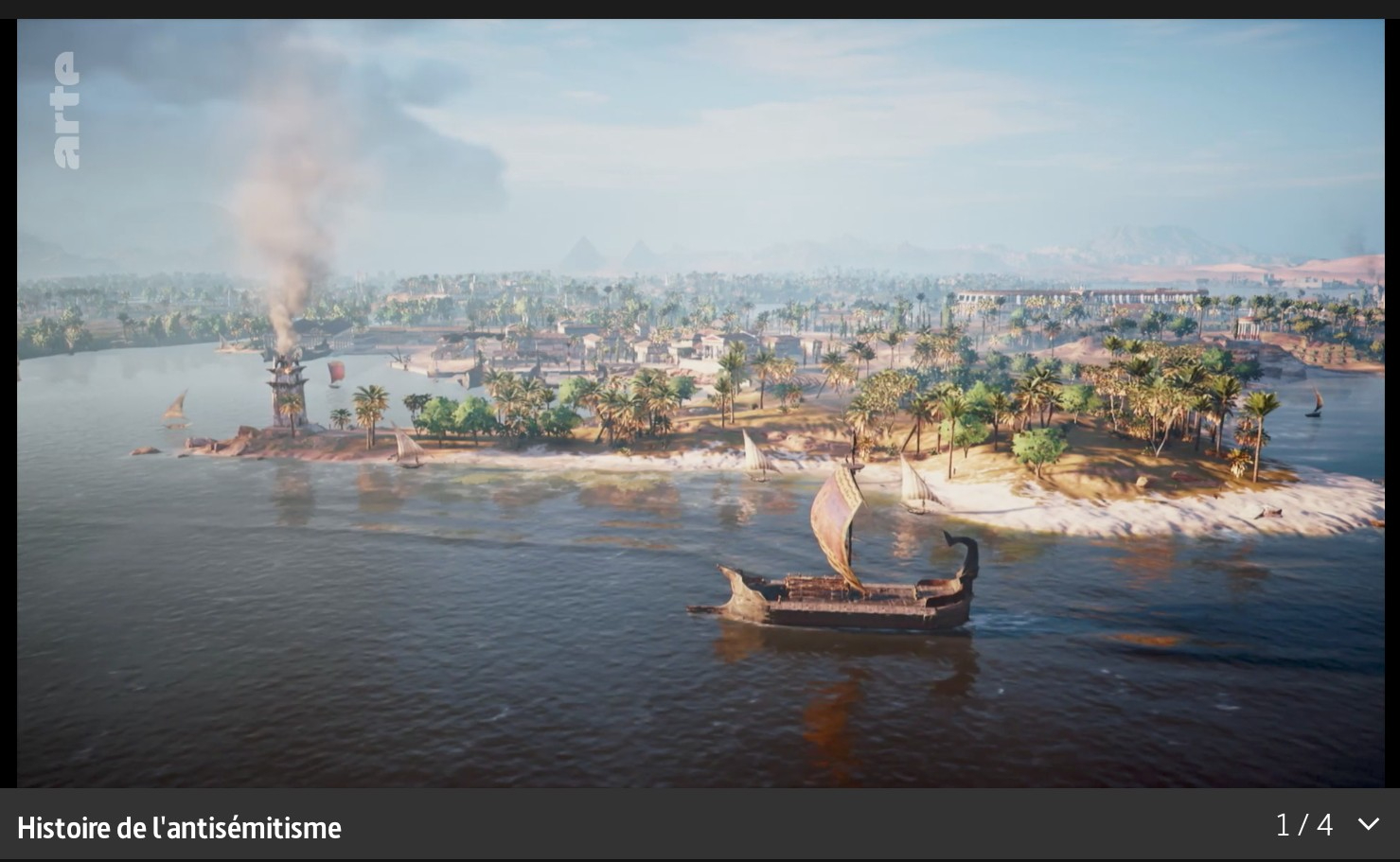Expand the caption with the chevron arrow
The image size is (1400, 862).
pyautogui.click(x=1368, y=824)
